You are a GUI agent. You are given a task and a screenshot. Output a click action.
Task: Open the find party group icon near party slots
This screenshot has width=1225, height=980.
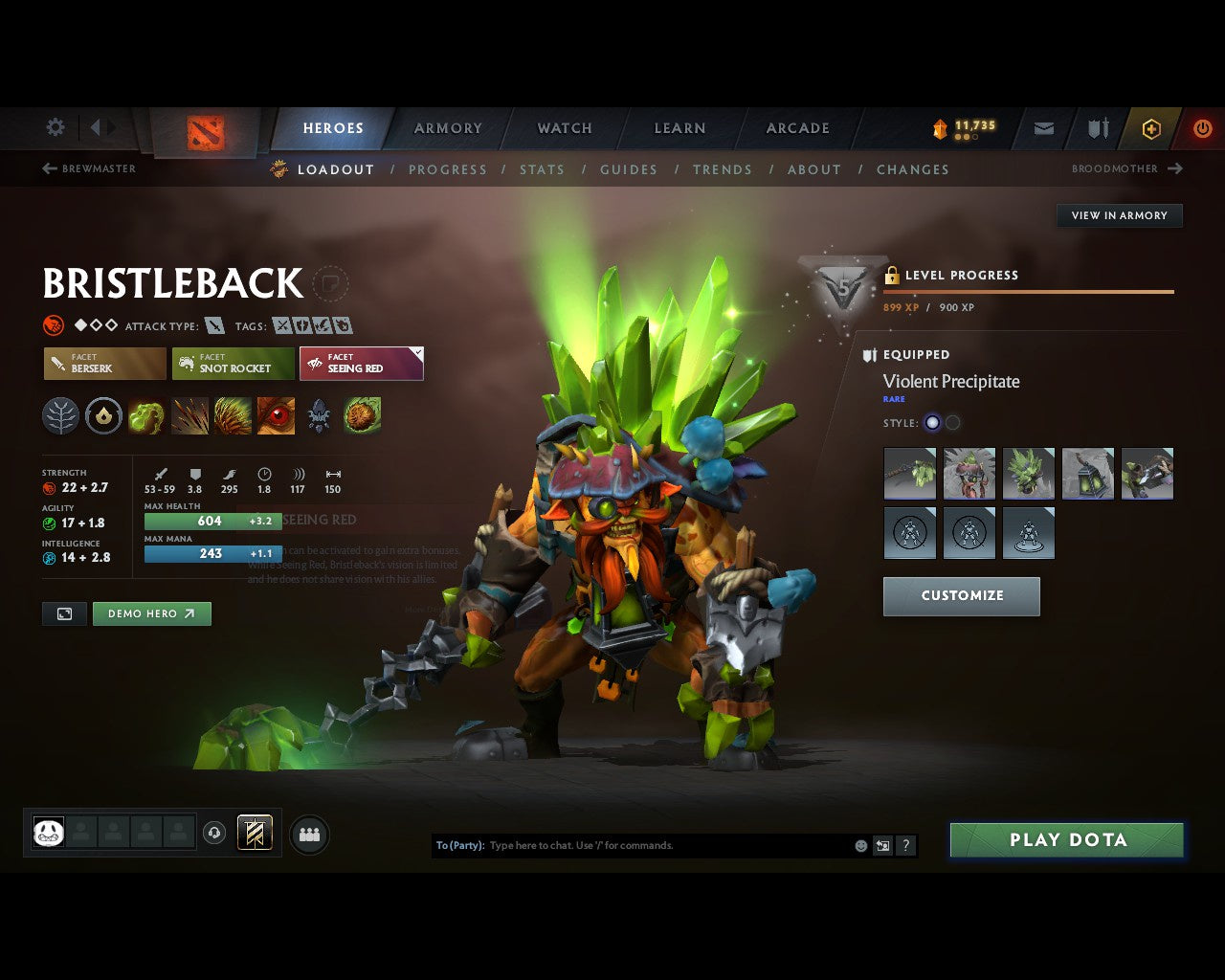coord(308,834)
